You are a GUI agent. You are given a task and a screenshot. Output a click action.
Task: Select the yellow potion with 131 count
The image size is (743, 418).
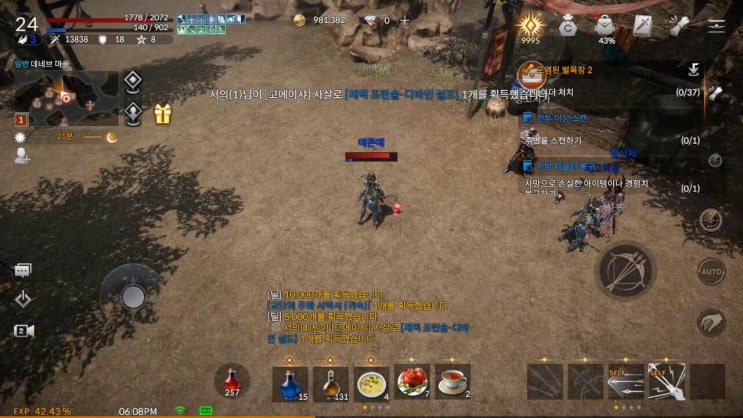(331, 383)
